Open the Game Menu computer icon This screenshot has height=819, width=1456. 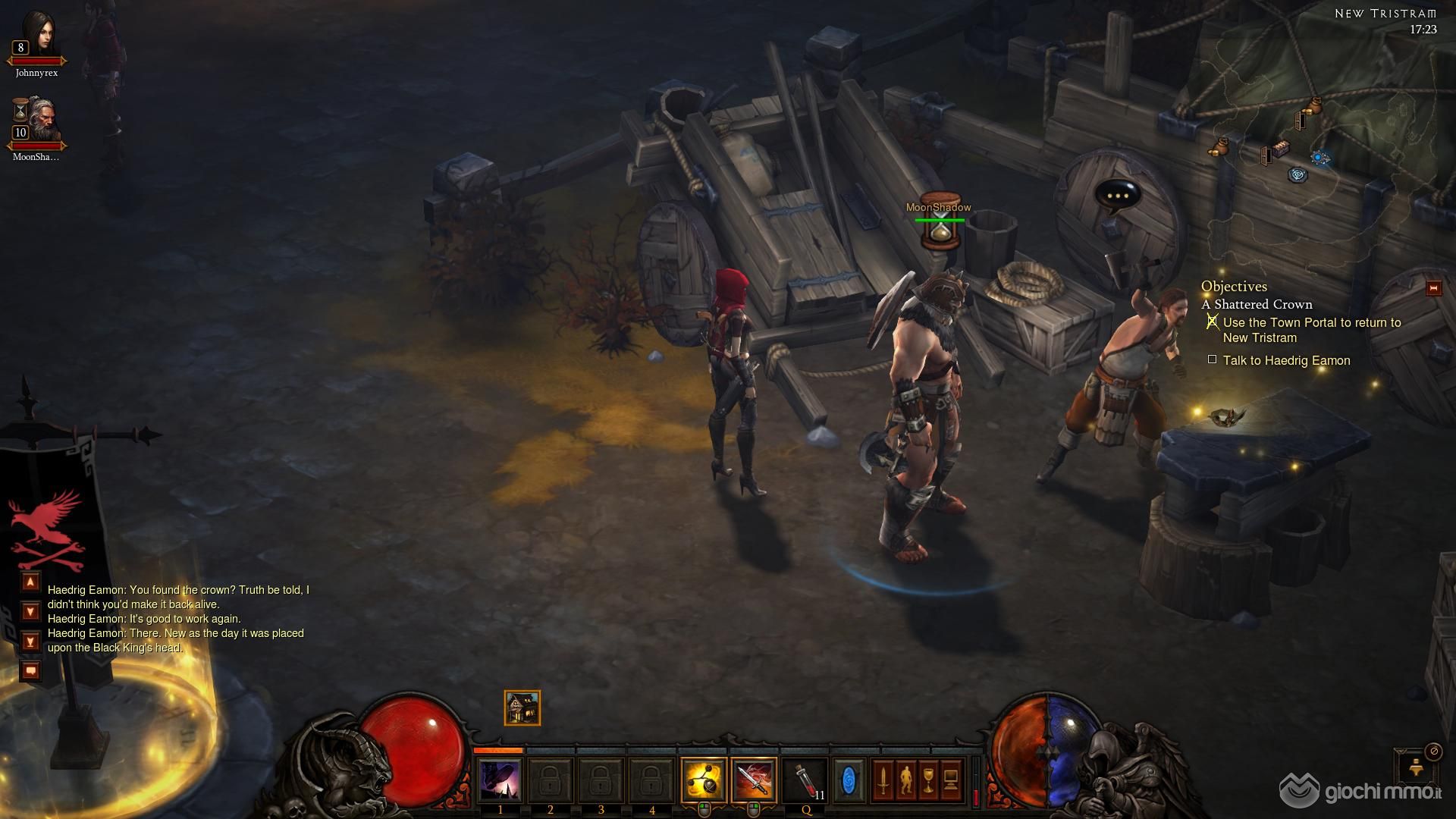(951, 780)
